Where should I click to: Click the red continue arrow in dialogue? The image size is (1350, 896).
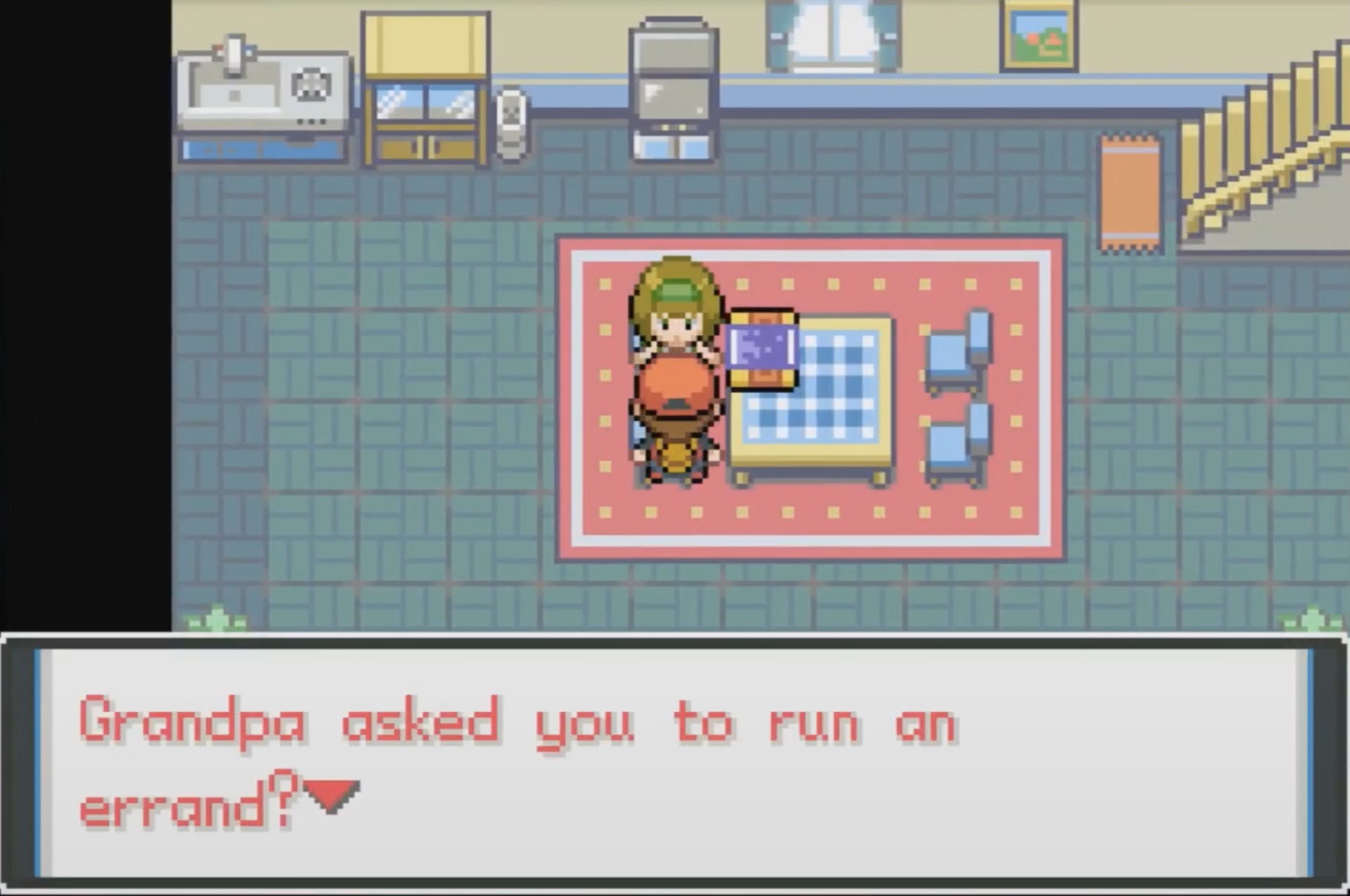(332, 796)
